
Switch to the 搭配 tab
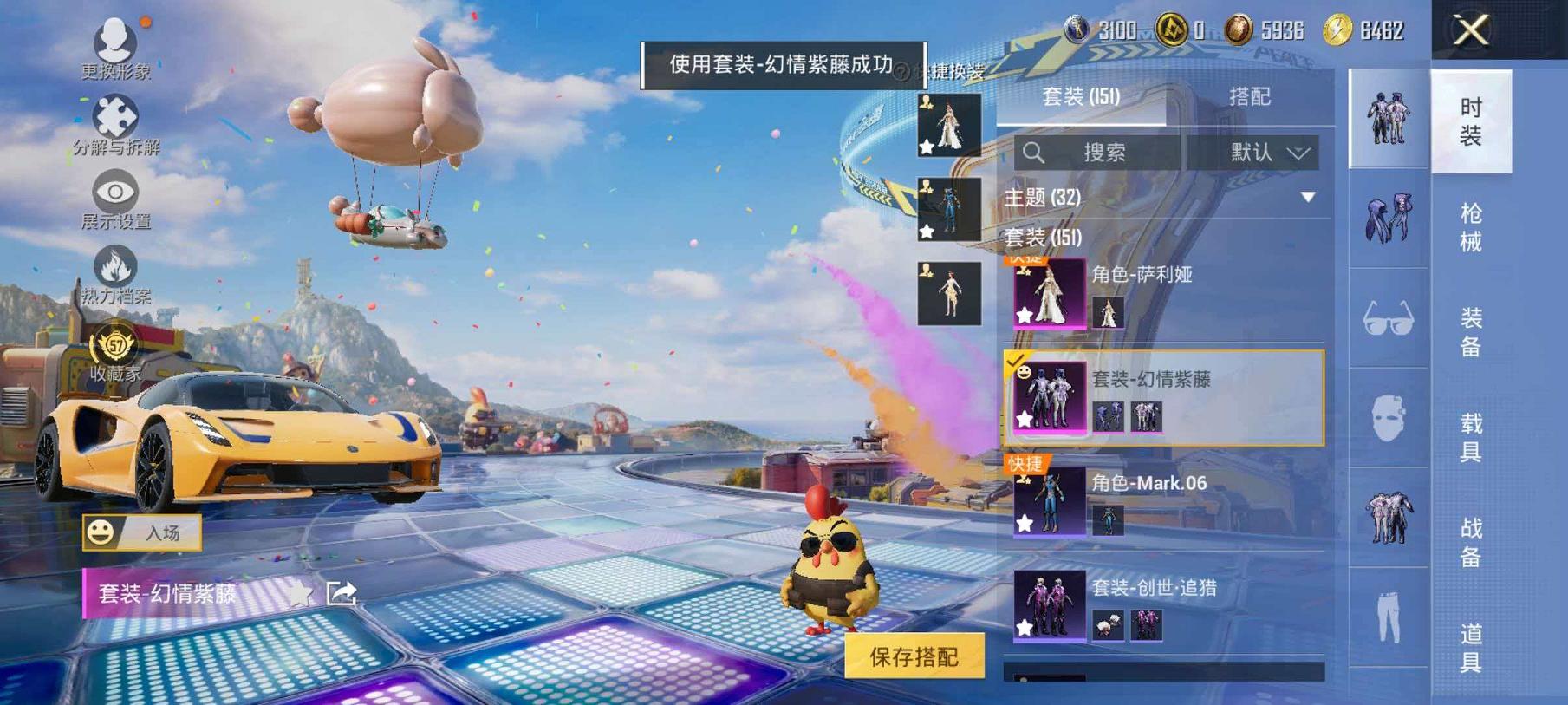click(1248, 97)
